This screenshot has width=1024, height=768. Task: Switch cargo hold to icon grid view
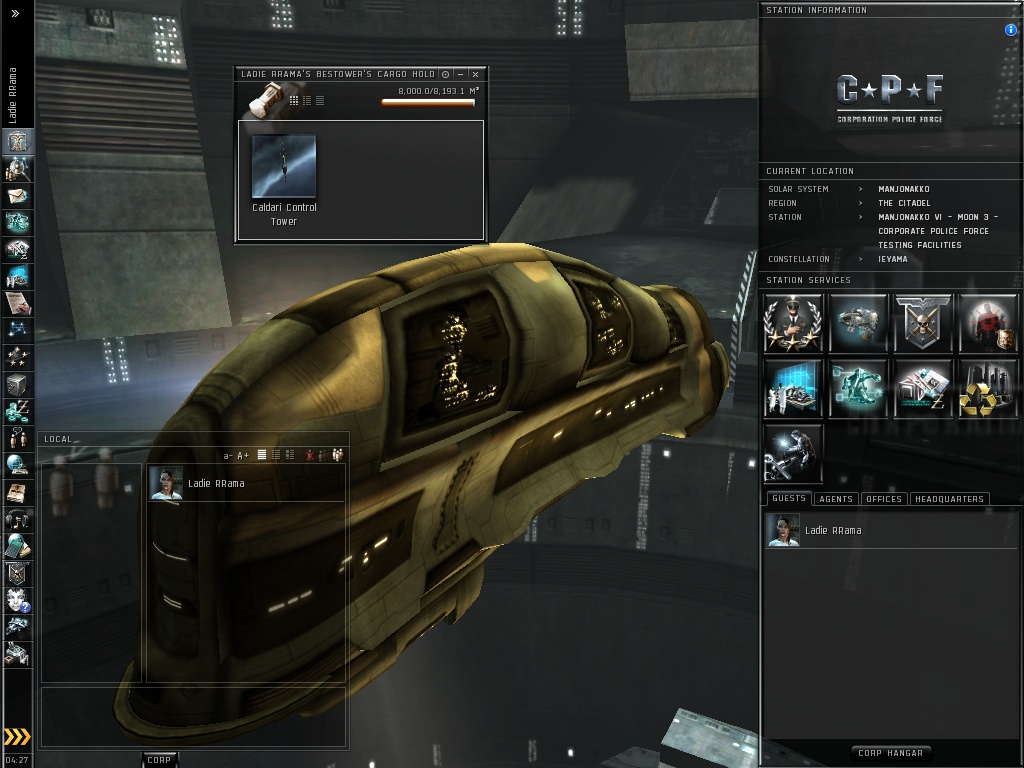(x=294, y=100)
